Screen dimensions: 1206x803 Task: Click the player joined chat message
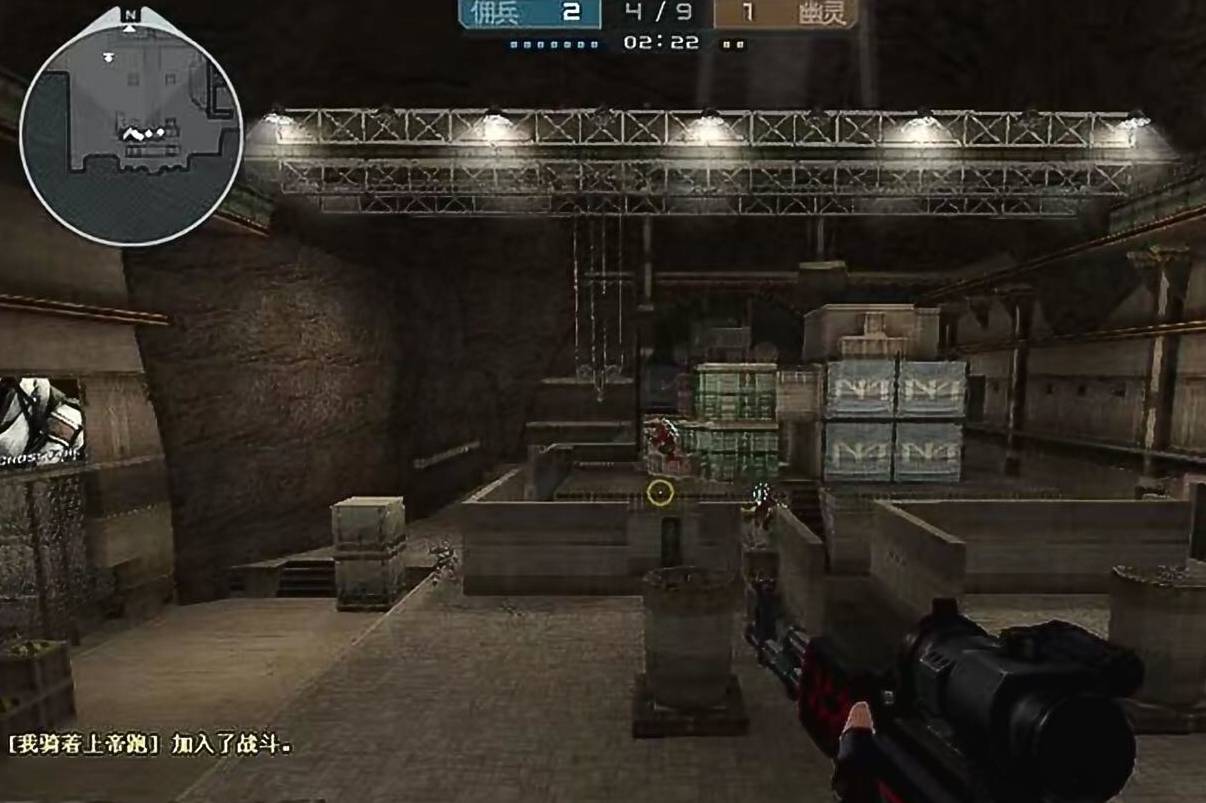click(x=150, y=745)
